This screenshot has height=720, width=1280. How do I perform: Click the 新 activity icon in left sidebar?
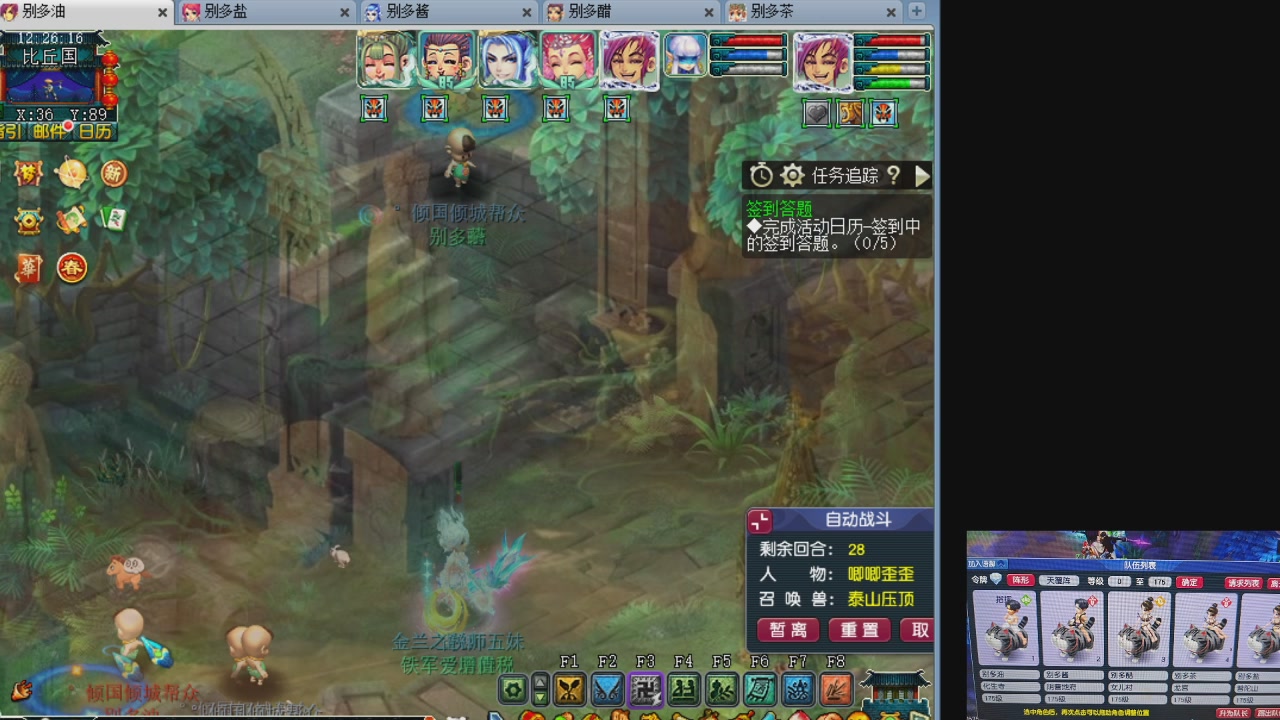113,173
